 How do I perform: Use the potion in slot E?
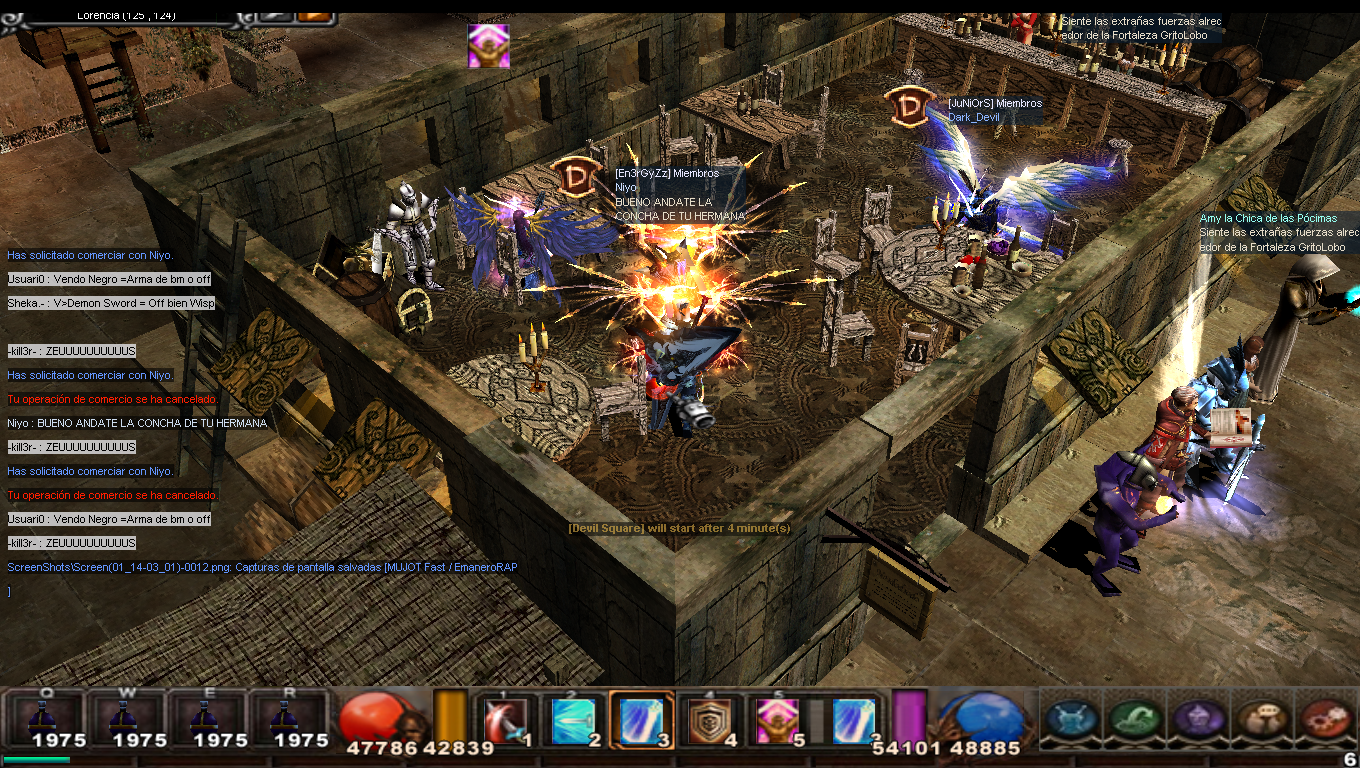point(208,716)
